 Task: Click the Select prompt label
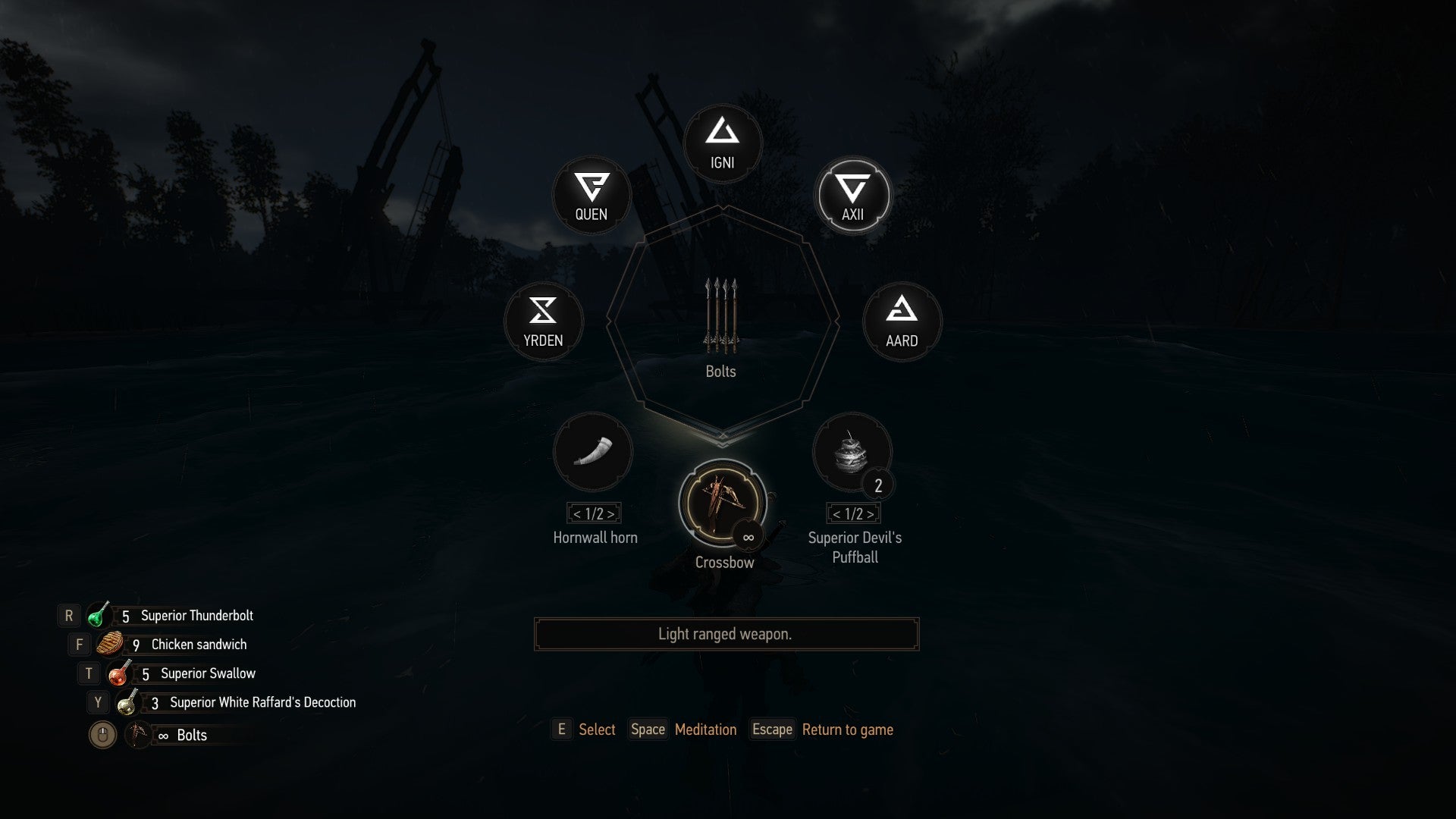point(598,730)
